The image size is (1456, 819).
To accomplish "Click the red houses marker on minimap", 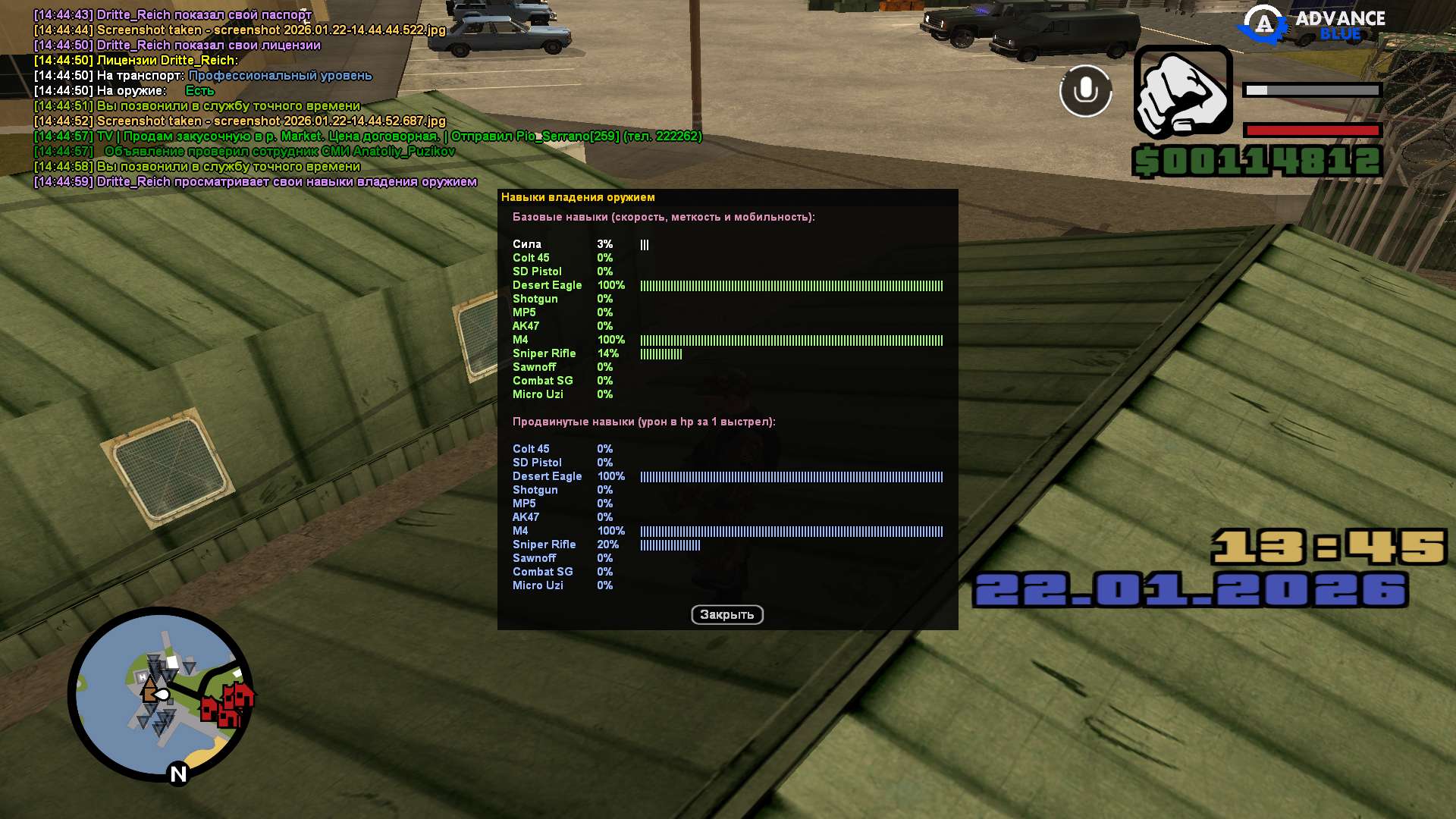I will tap(227, 705).
